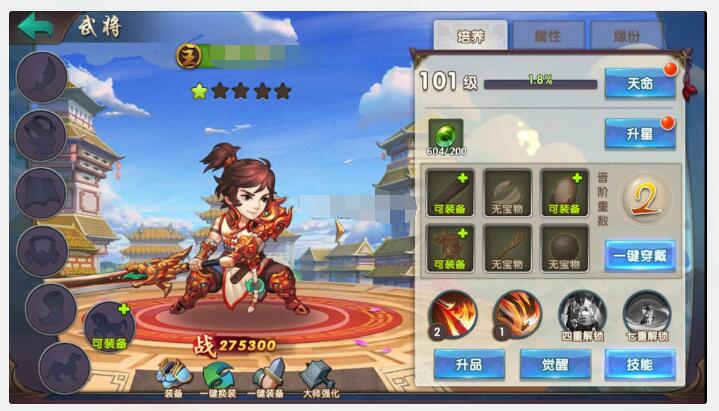
Task: Equip the horse mount slot marked 可装备
Action: 109,326
